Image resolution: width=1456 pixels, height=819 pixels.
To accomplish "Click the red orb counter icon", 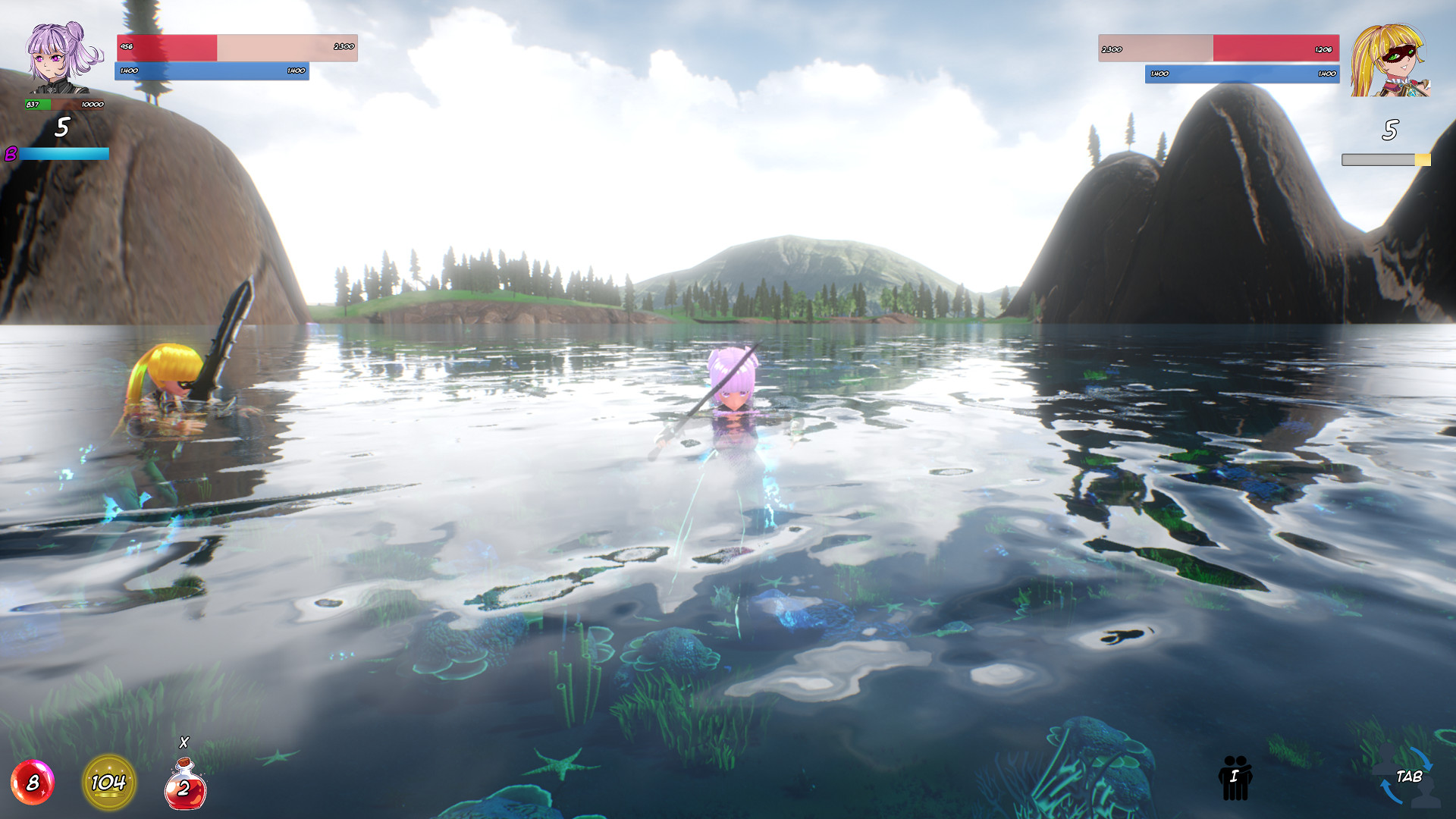I will (32, 783).
